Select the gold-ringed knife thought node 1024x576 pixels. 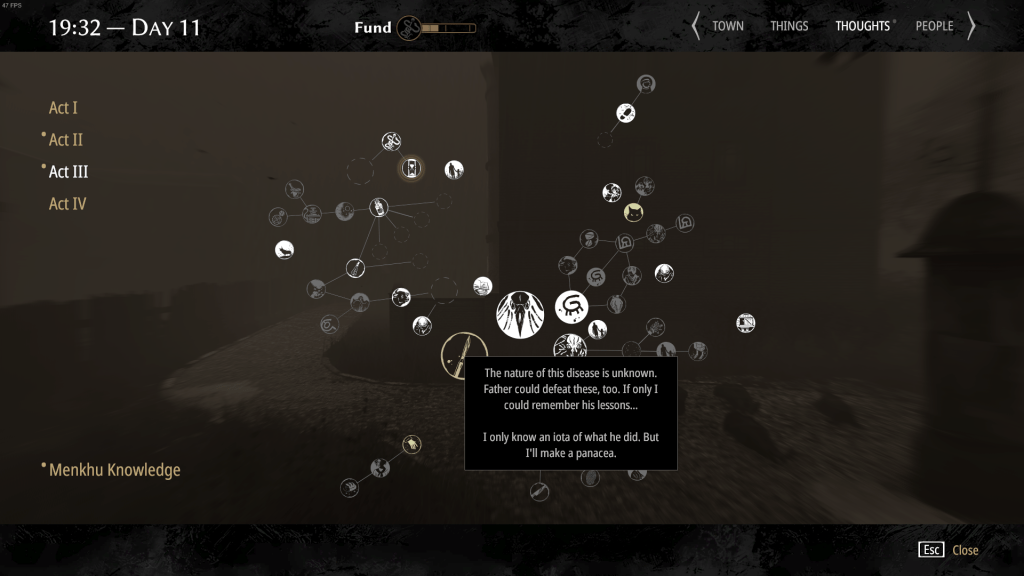point(463,353)
